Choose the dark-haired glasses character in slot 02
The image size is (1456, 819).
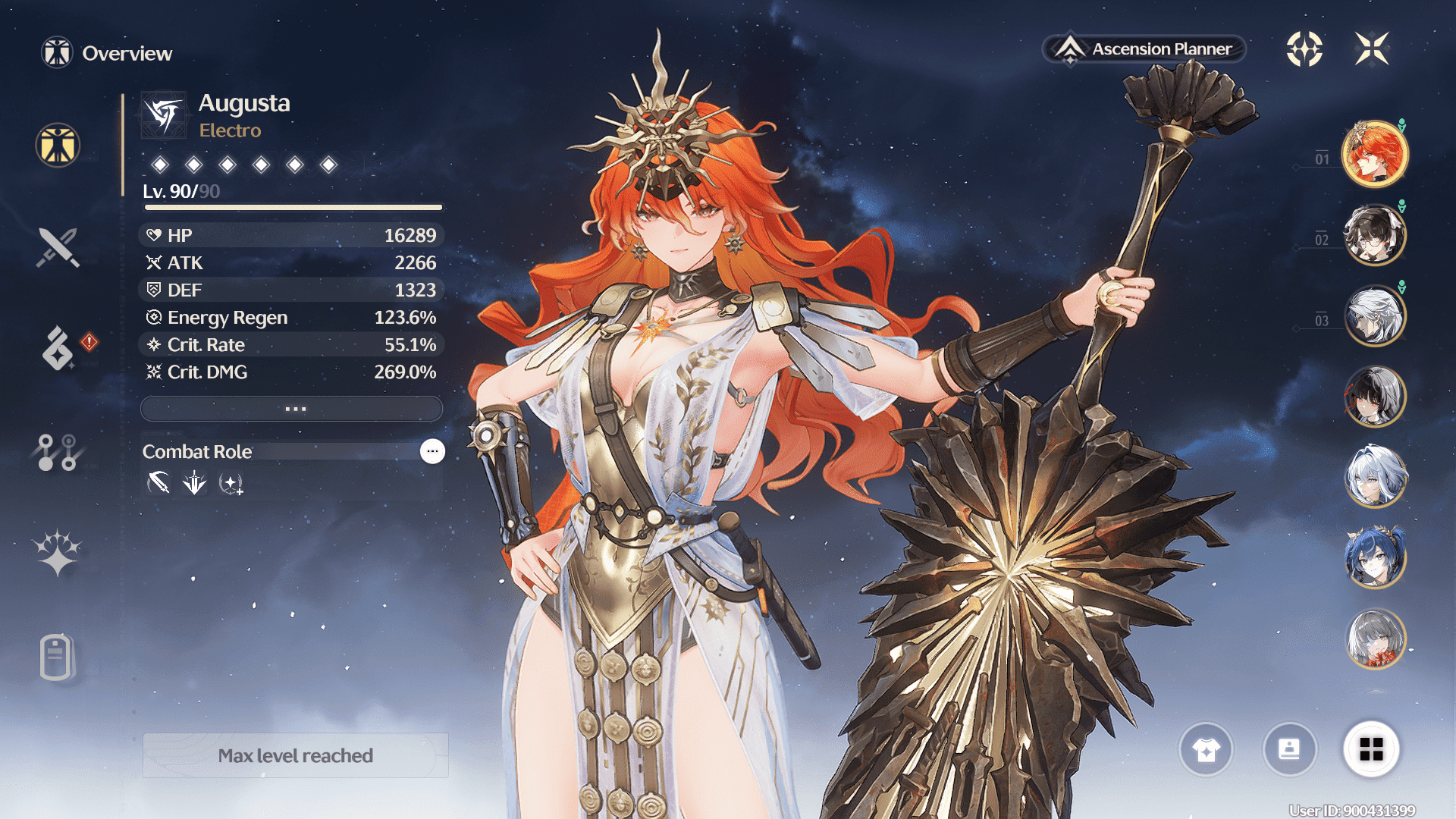1374,235
